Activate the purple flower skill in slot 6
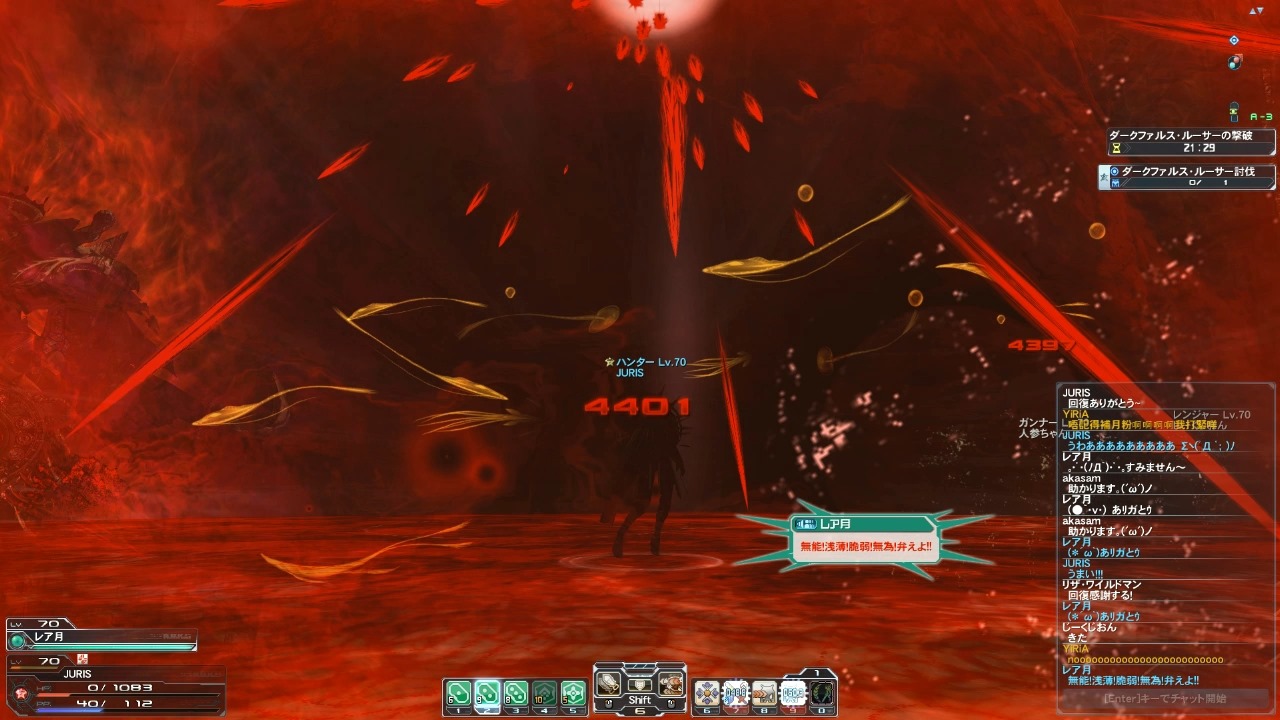Viewport: 1280px width, 720px height. point(707,692)
